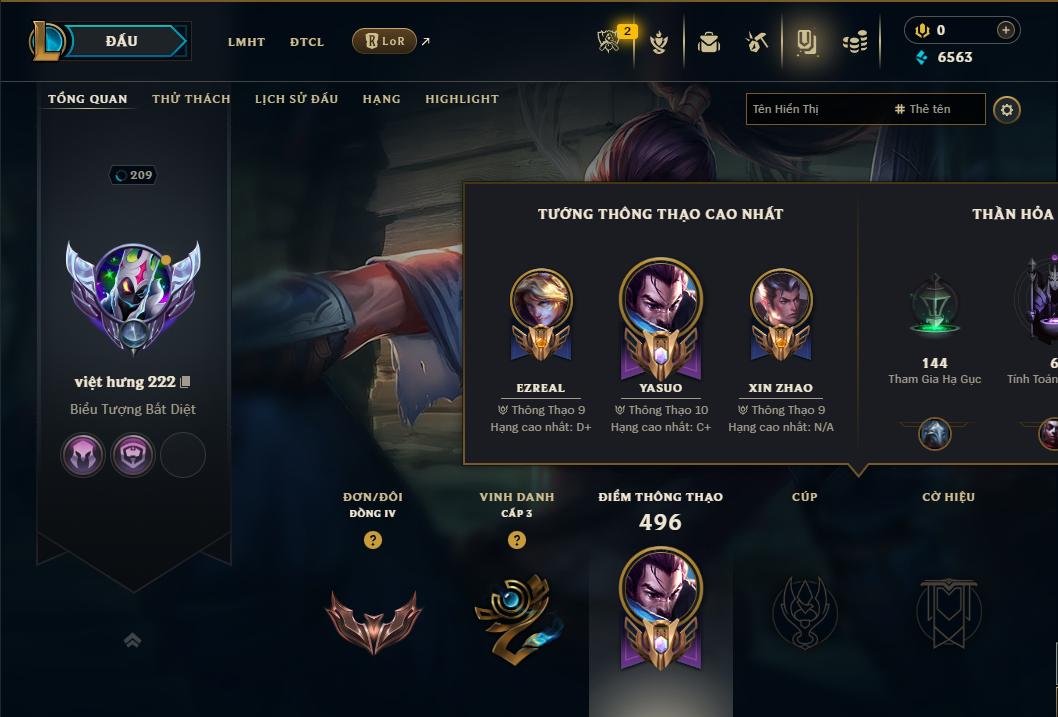Open the coin stack store icon
This screenshot has height=717, width=1058.
click(855, 42)
